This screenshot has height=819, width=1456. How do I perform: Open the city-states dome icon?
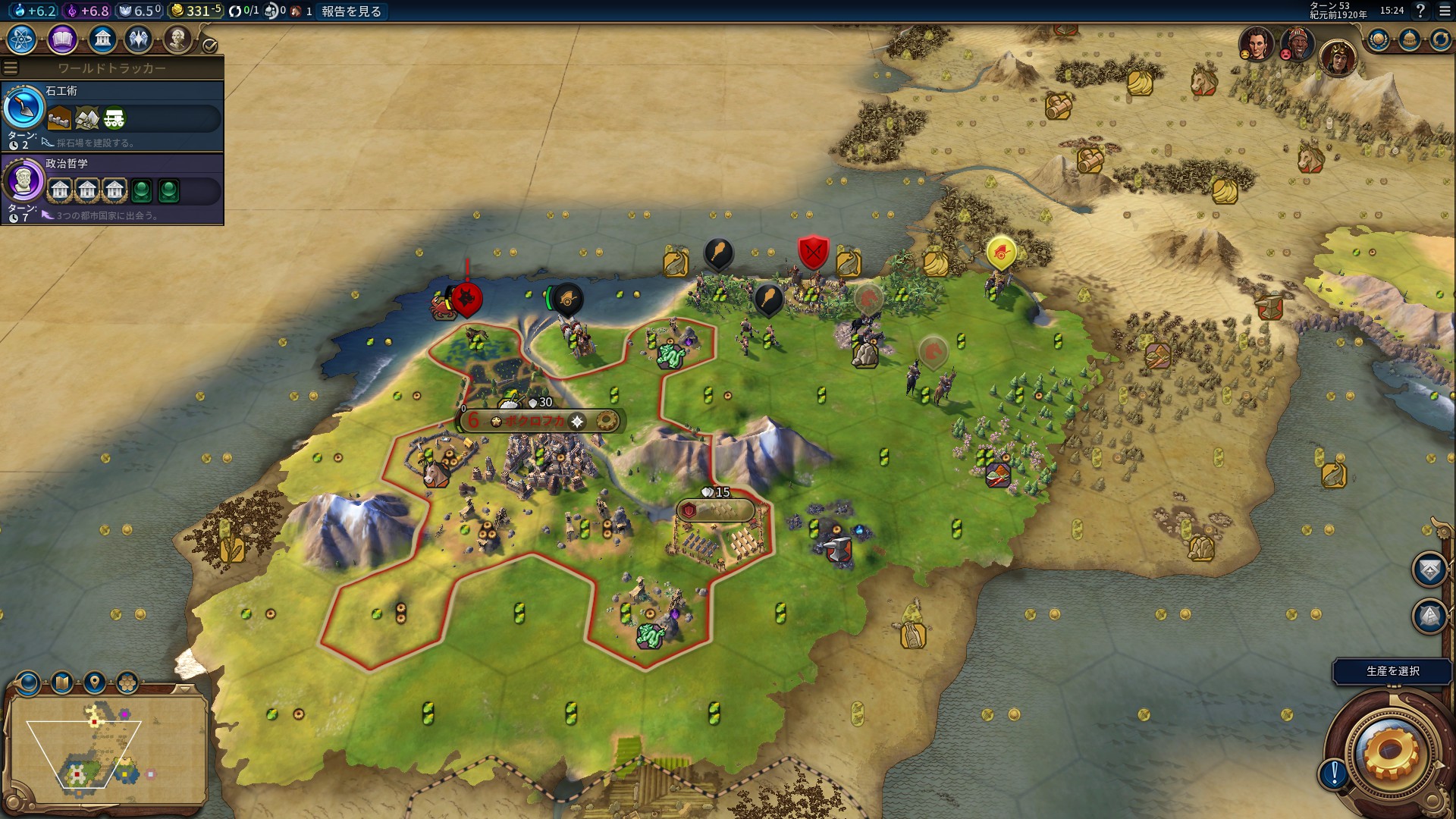[x=1409, y=39]
